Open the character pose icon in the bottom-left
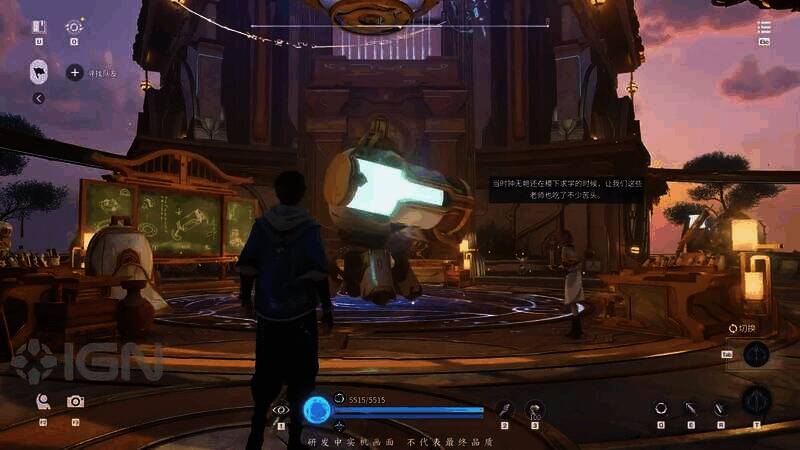Viewport: 800px width, 450px height. pos(43,401)
